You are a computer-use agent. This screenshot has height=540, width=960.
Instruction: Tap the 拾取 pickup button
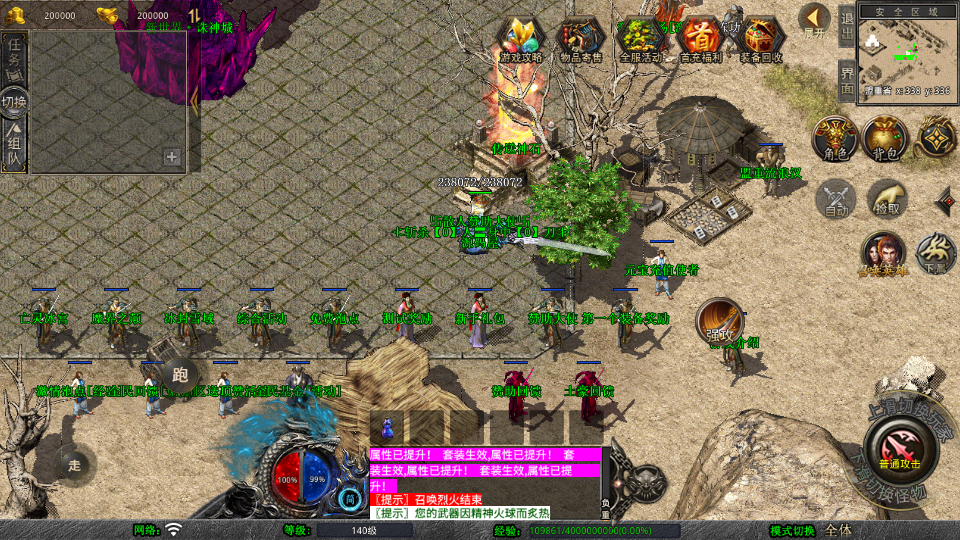click(x=887, y=198)
